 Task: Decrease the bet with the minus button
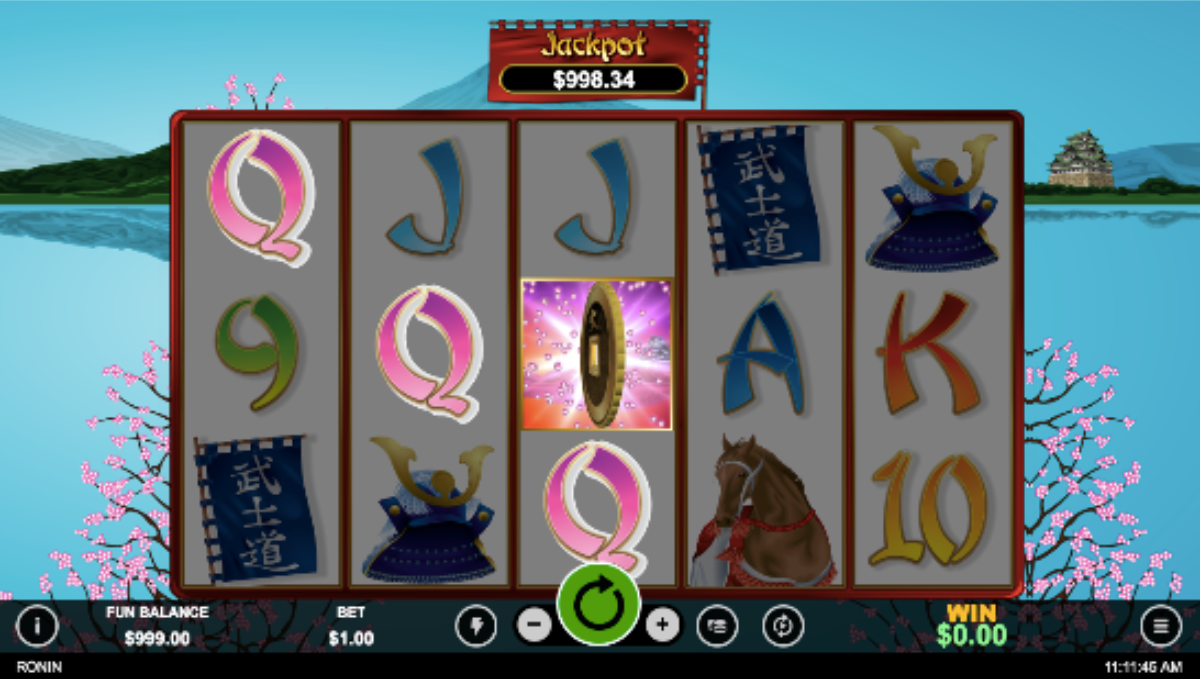[x=534, y=626]
